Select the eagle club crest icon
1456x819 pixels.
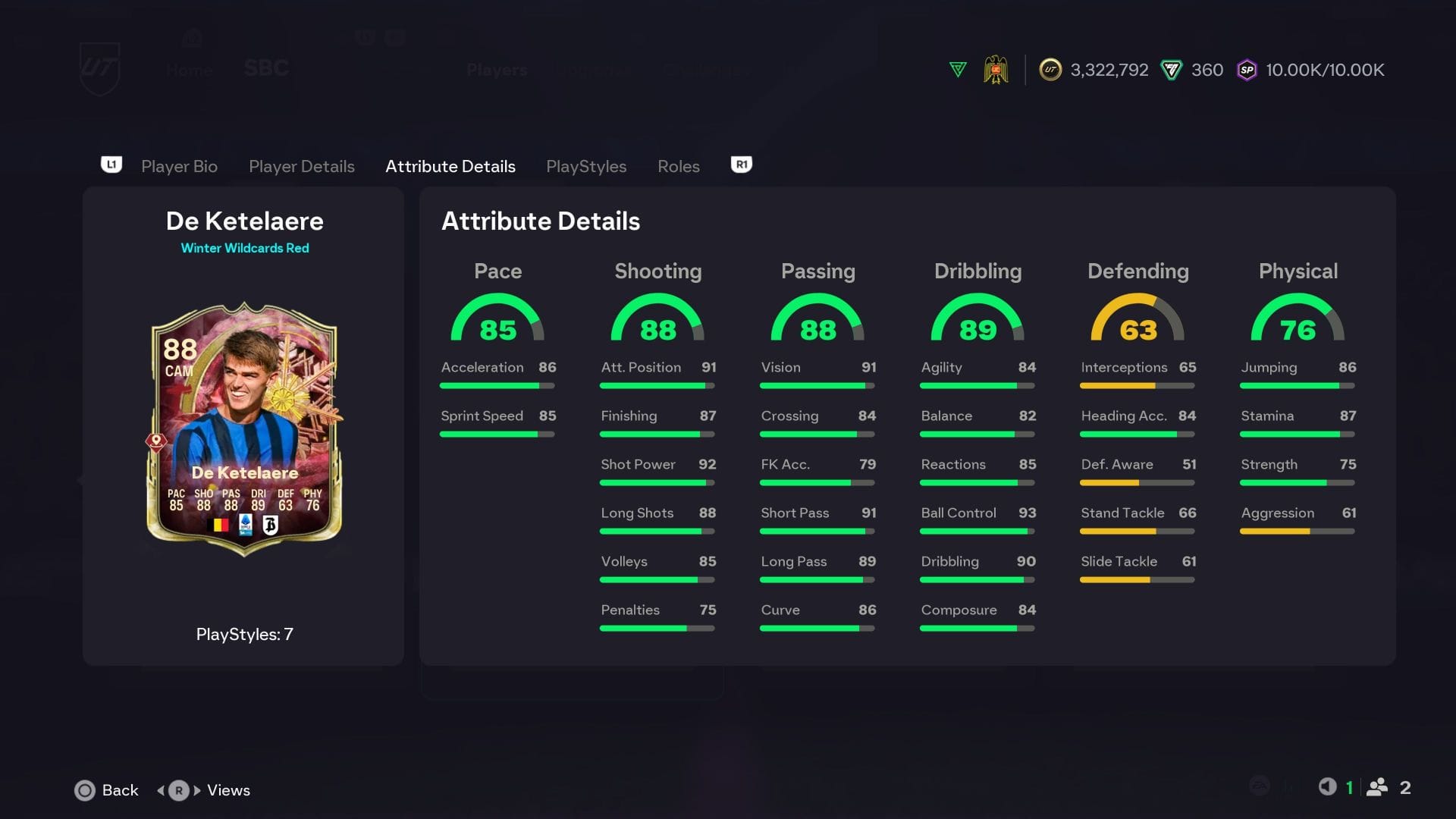pyautogui.click(x=996, y=70)
